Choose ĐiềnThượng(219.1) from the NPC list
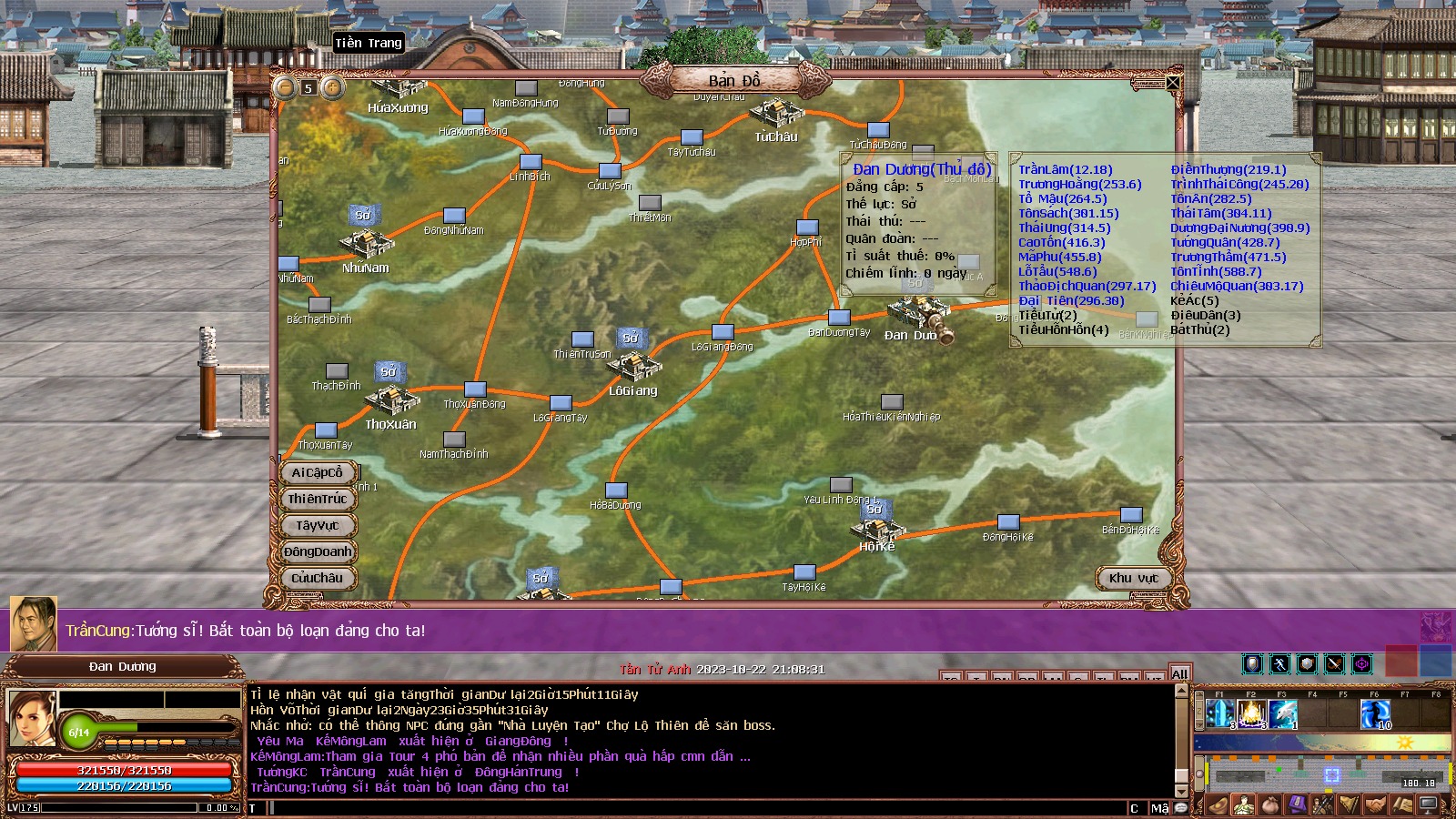This screenshot has height=819, width=1456. point(1228,169)
